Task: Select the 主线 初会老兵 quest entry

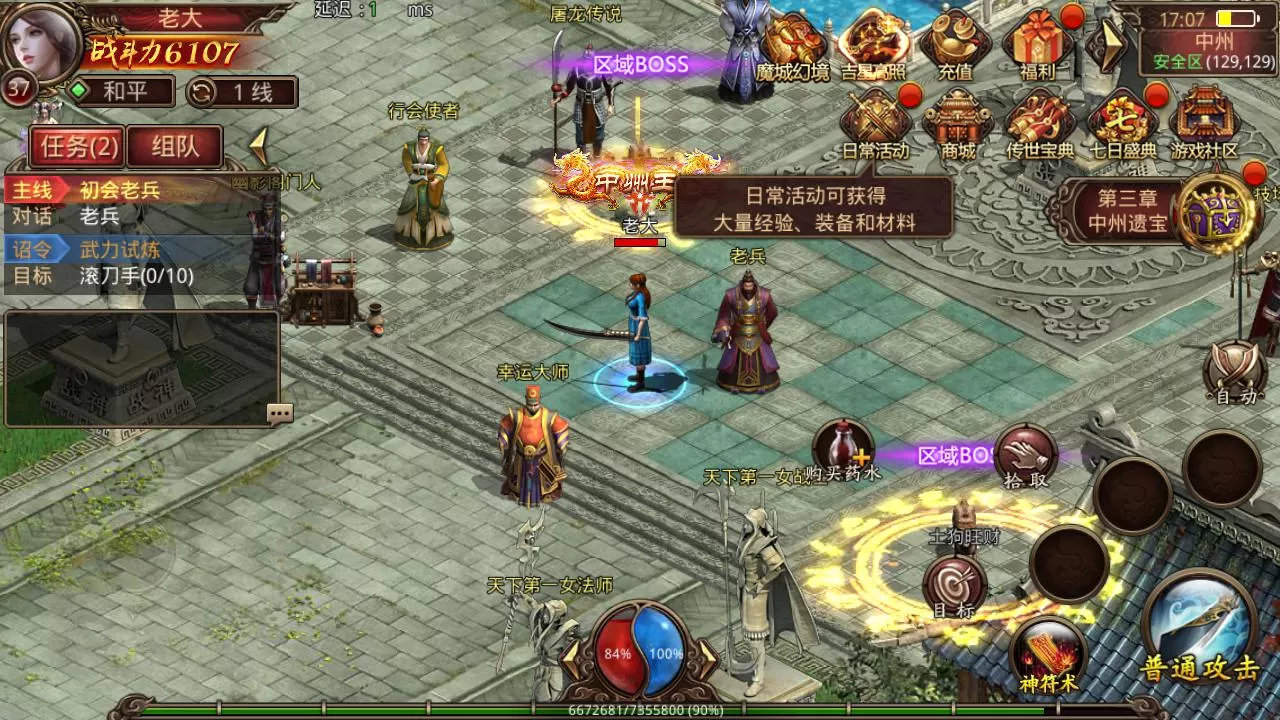Action: [x=120, y=190]
